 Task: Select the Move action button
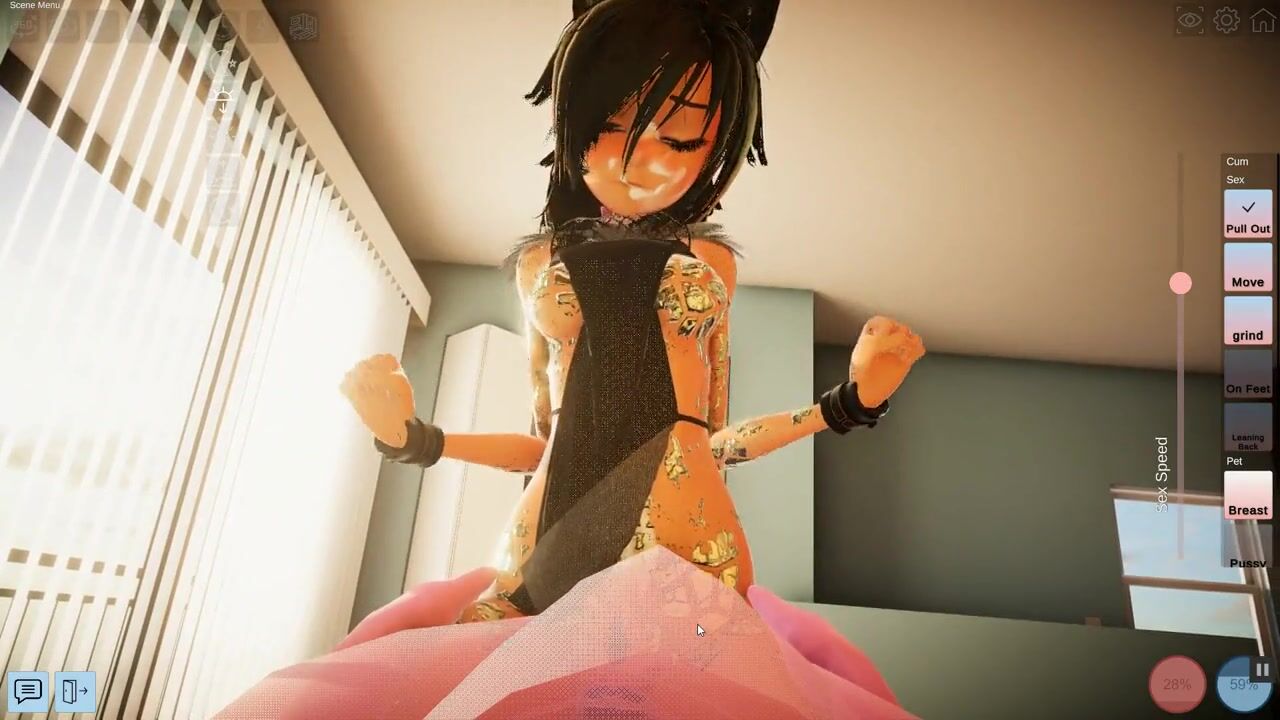pyautogui.click(x=1248, y=268)
